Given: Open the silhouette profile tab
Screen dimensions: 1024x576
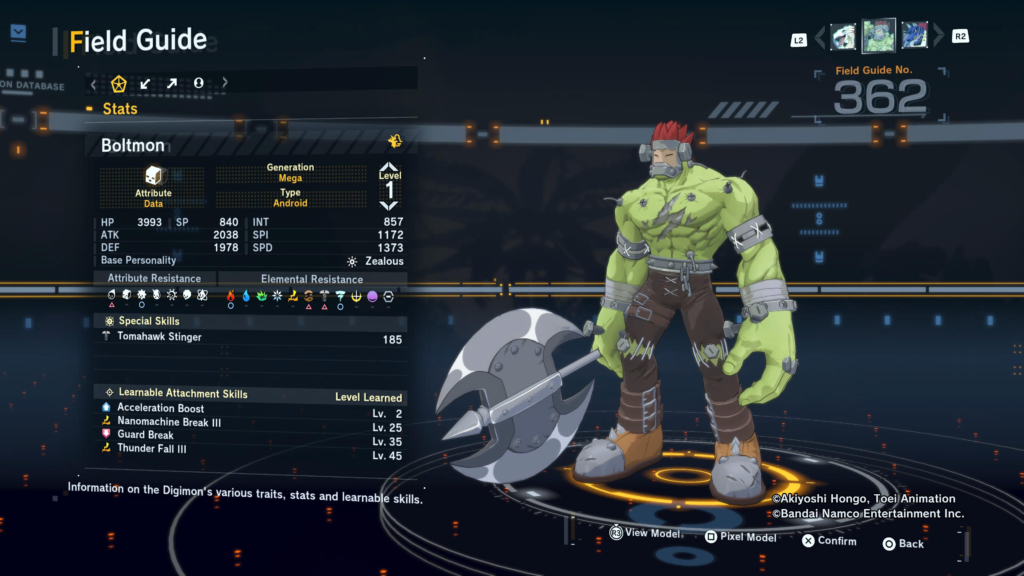Looking at the screenshot, I should [x=198, y=84].
